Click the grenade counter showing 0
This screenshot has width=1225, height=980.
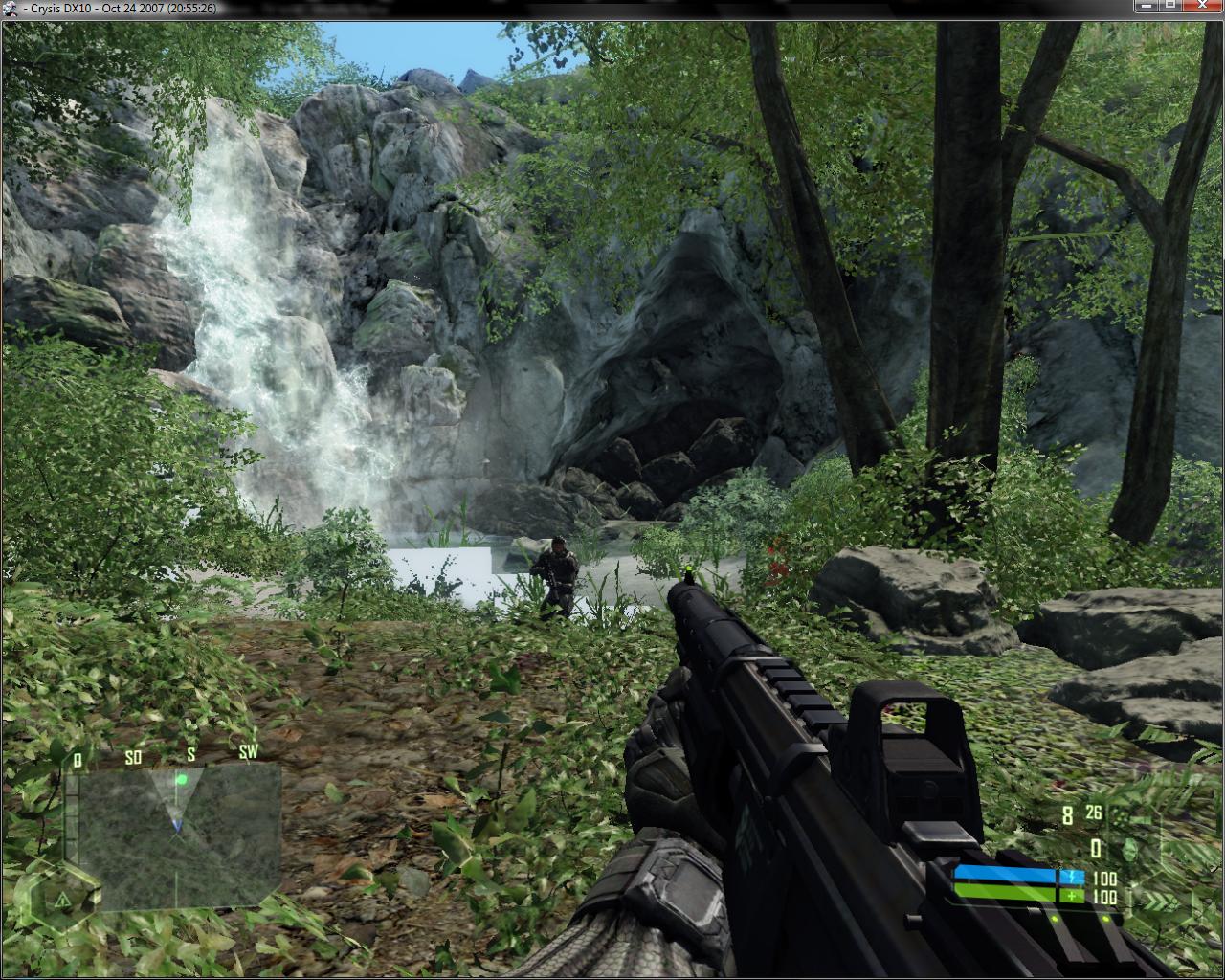(x=1095, y=849)
